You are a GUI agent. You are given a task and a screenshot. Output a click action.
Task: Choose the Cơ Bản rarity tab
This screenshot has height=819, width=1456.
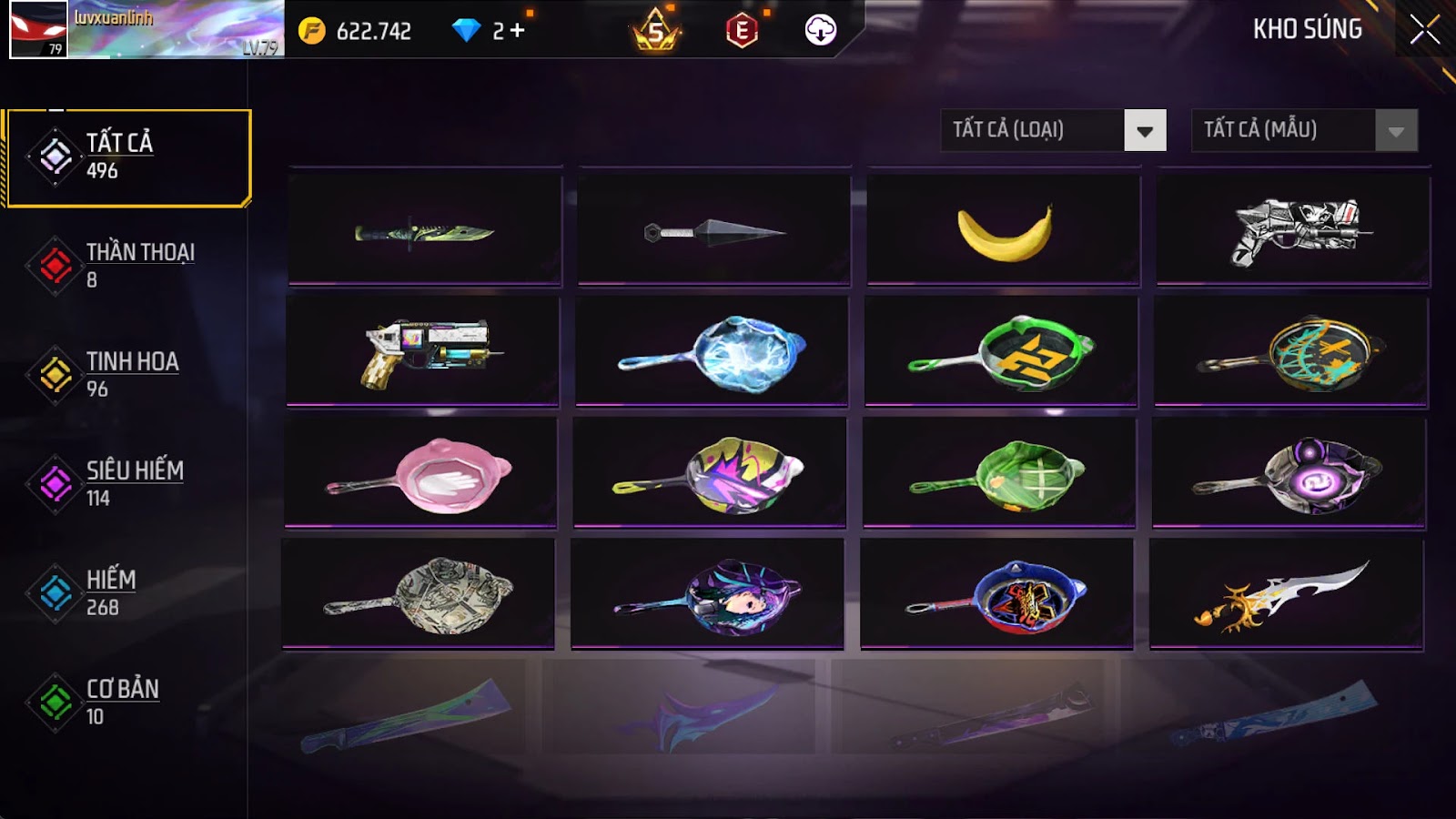[127, 703]
